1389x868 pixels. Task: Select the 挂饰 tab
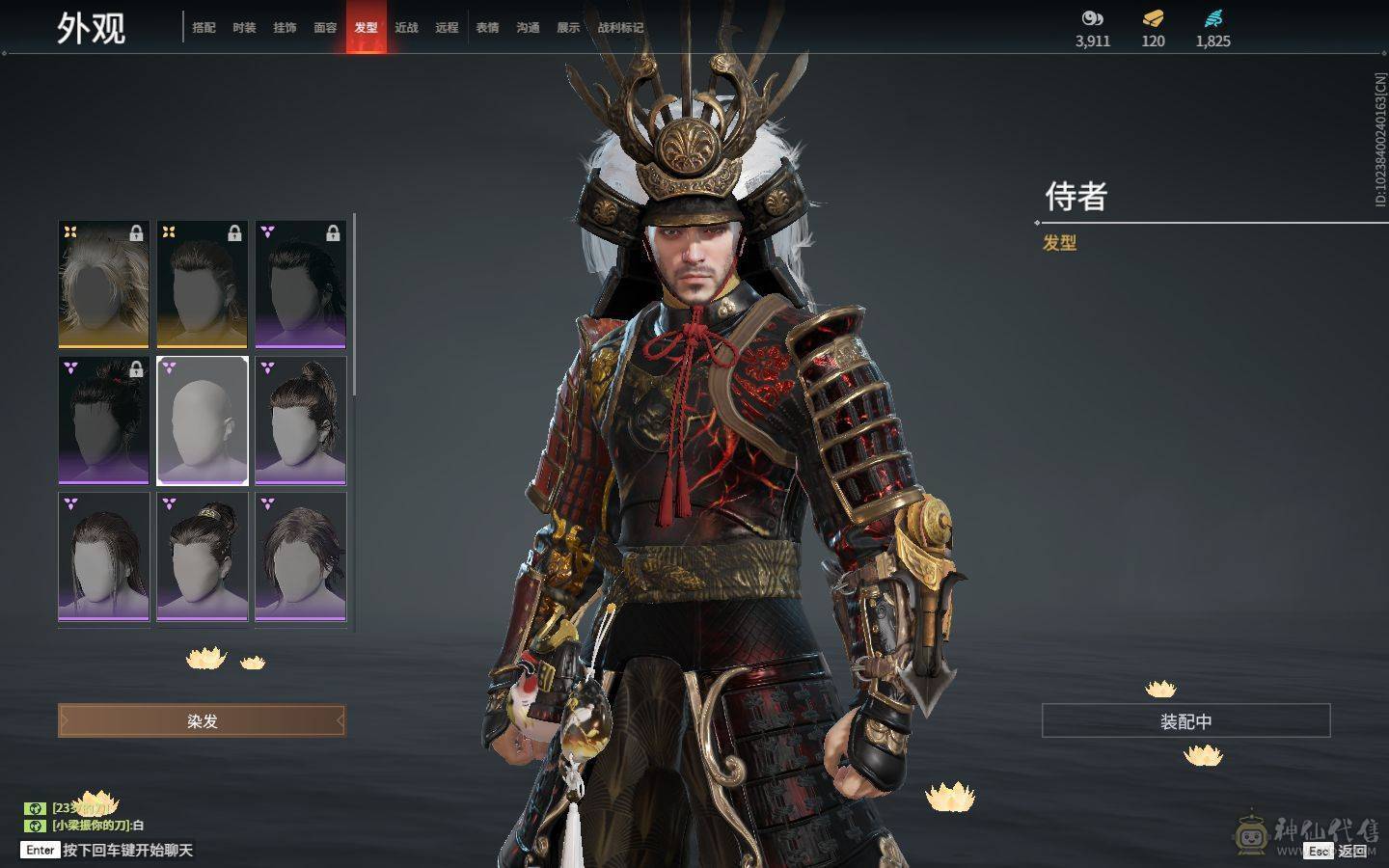285,28
